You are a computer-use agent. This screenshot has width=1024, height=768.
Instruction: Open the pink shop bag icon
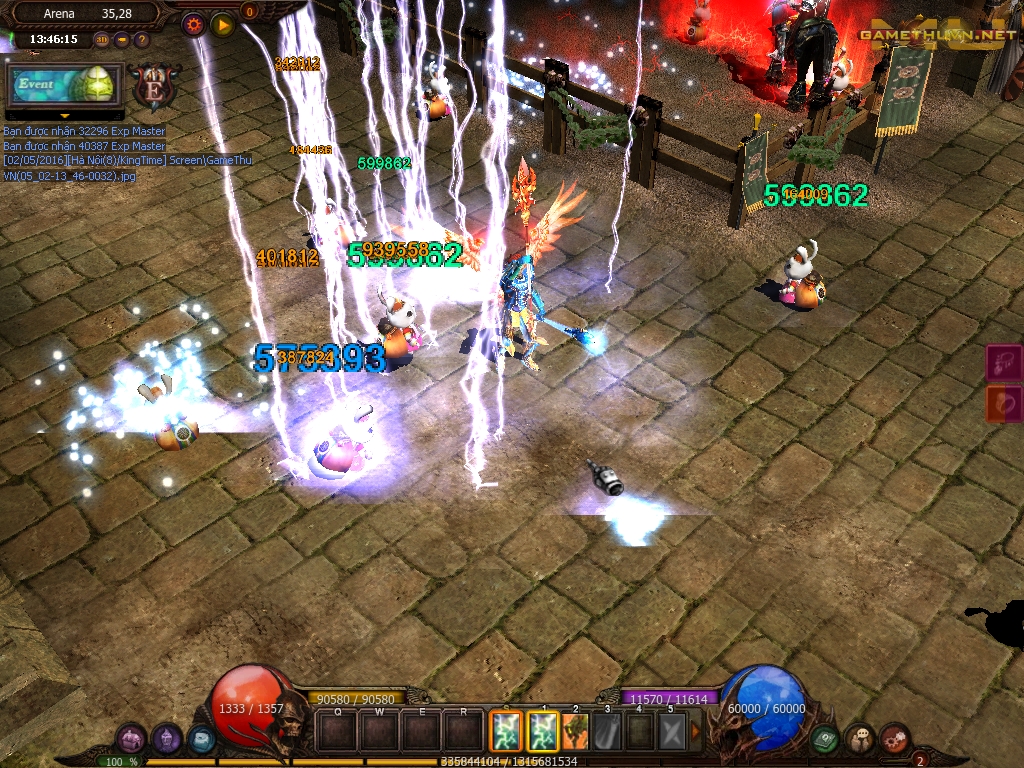coord(131,740)
